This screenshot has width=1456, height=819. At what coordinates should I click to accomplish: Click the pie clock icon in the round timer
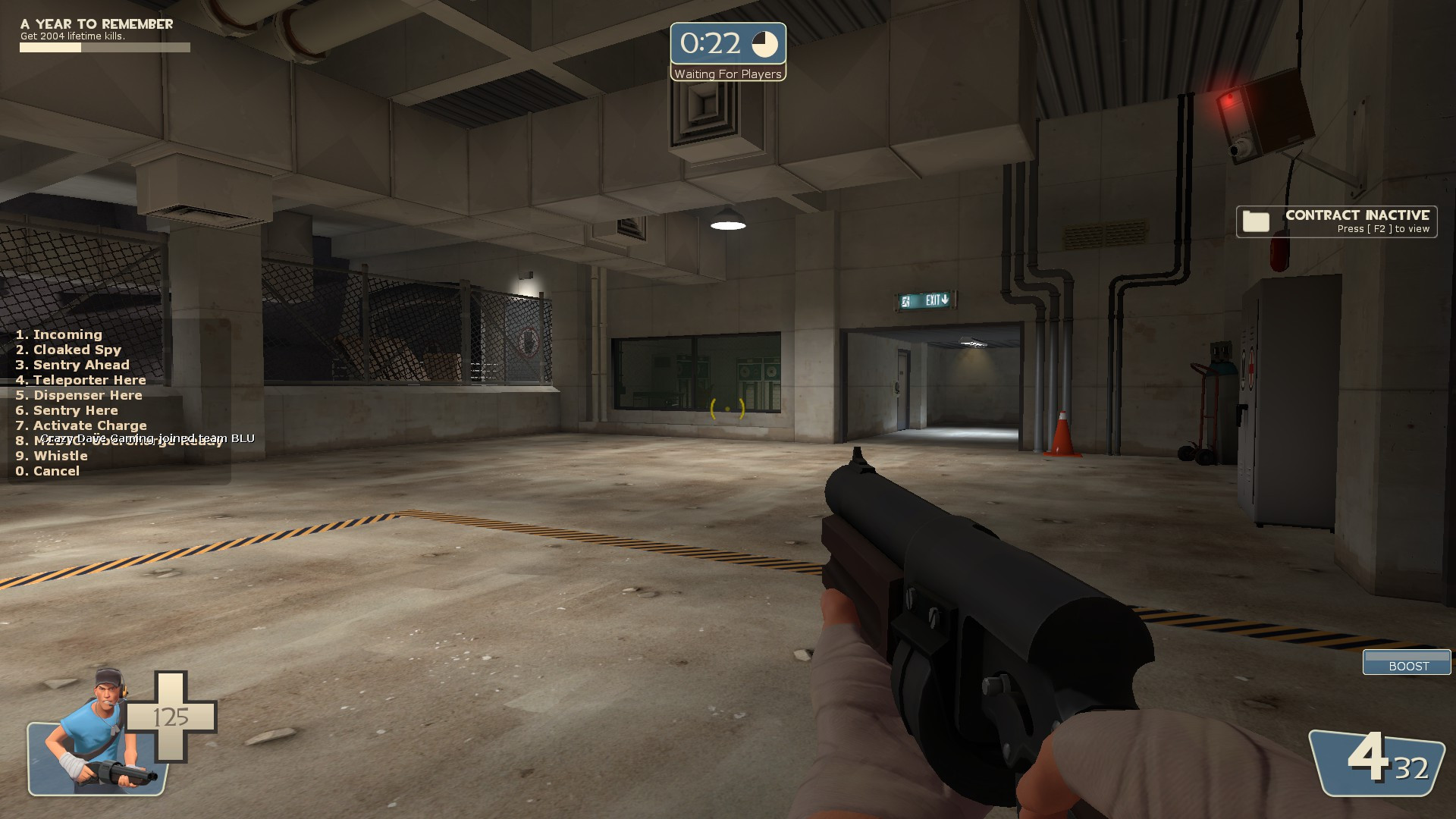[x=766, y=44]
